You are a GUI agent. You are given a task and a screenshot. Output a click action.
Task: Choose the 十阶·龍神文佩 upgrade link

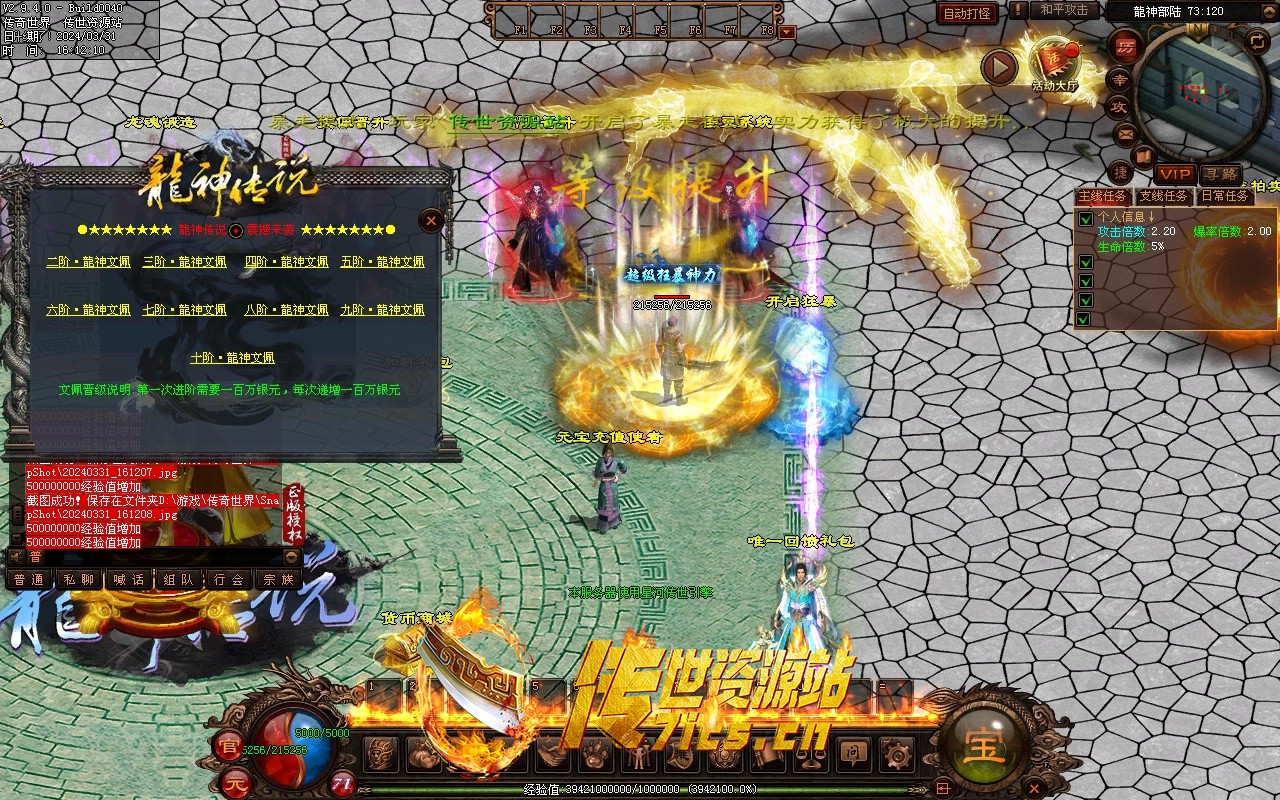[x=232, y=357]
